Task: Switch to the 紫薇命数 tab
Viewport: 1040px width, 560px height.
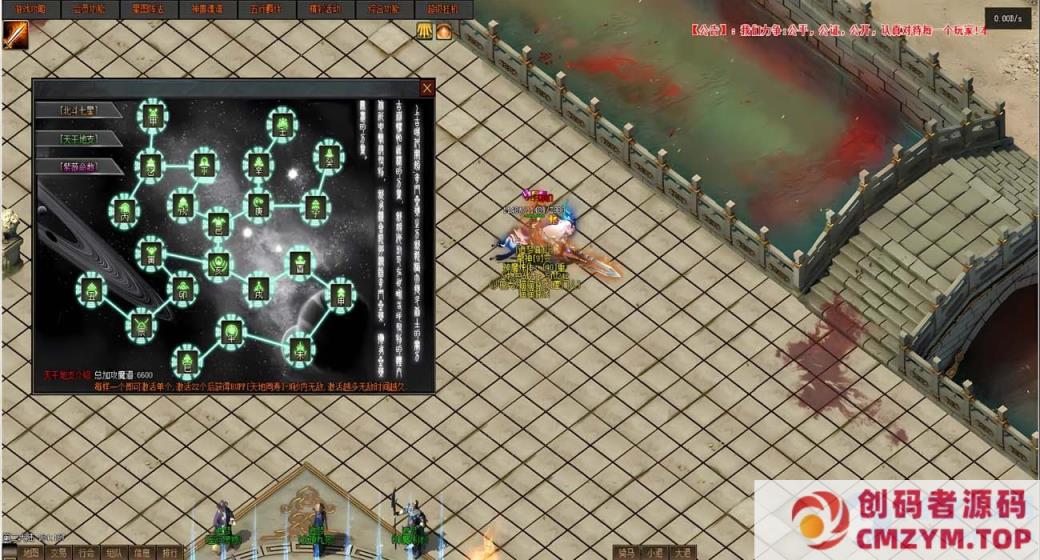Action: pyautogui.click(x=77, y=166)
